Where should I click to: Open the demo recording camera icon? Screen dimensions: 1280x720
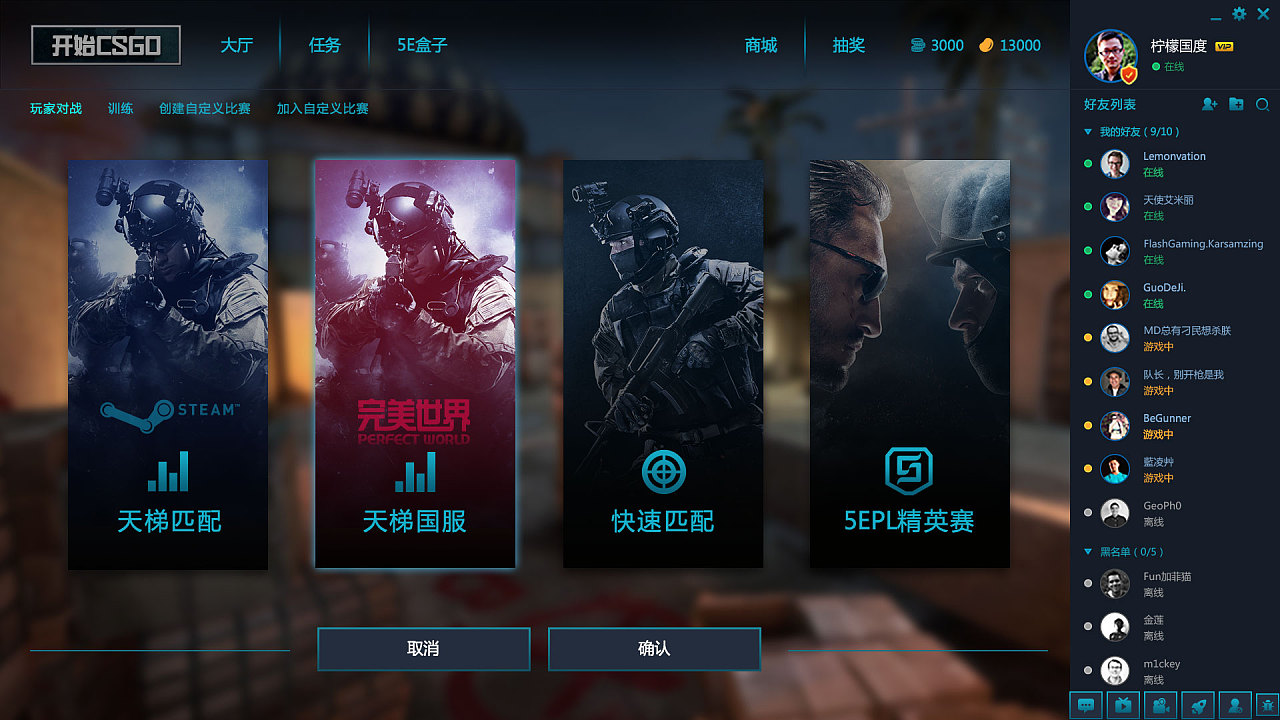(x=1159, y=705)
